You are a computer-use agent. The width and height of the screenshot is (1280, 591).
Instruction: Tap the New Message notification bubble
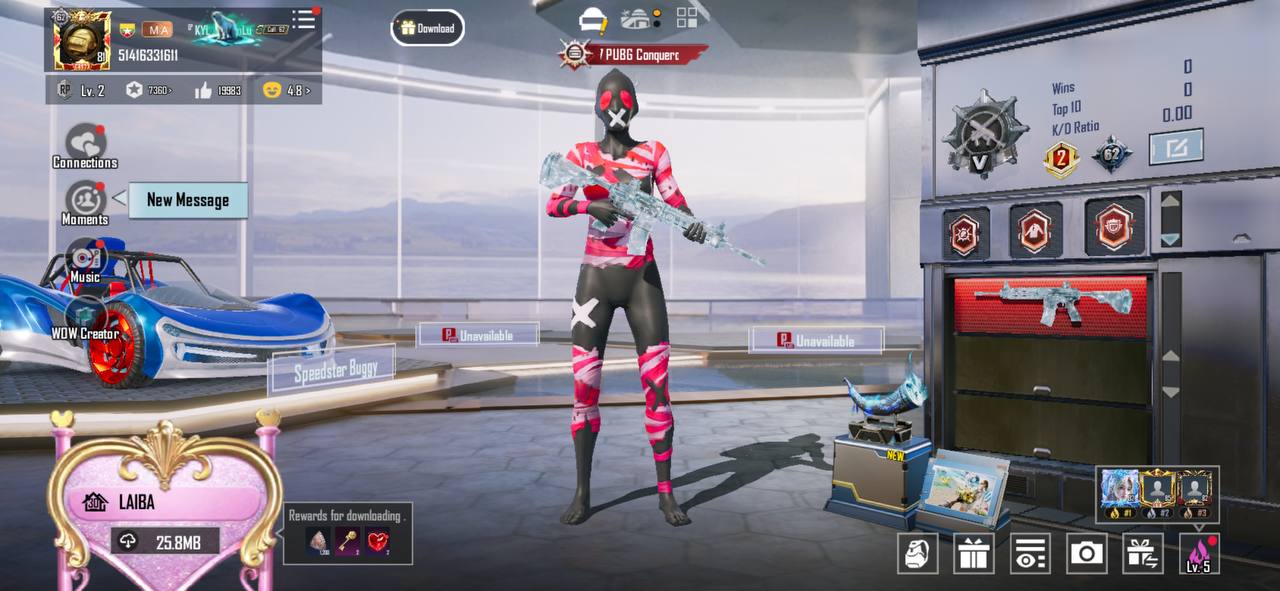pyautogui.click(x=188, y=200)
